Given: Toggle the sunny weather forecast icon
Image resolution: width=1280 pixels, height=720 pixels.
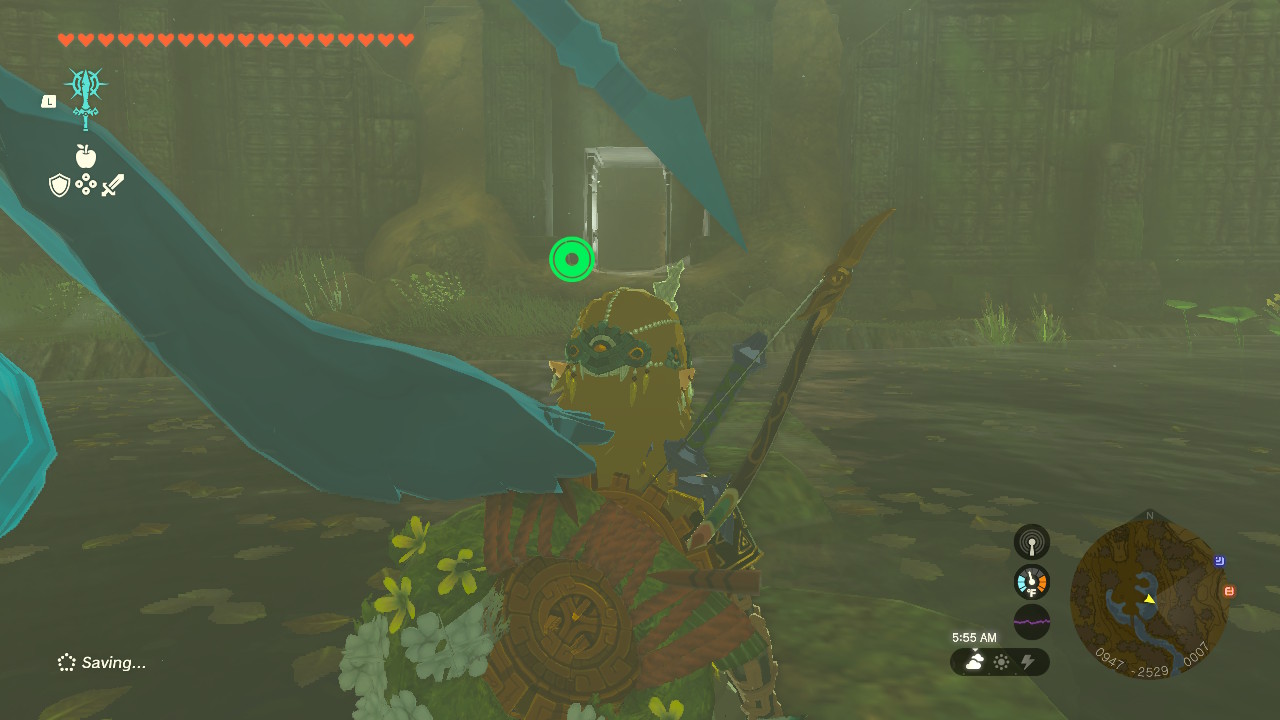Looking at the screenshot, I should 999,662.
